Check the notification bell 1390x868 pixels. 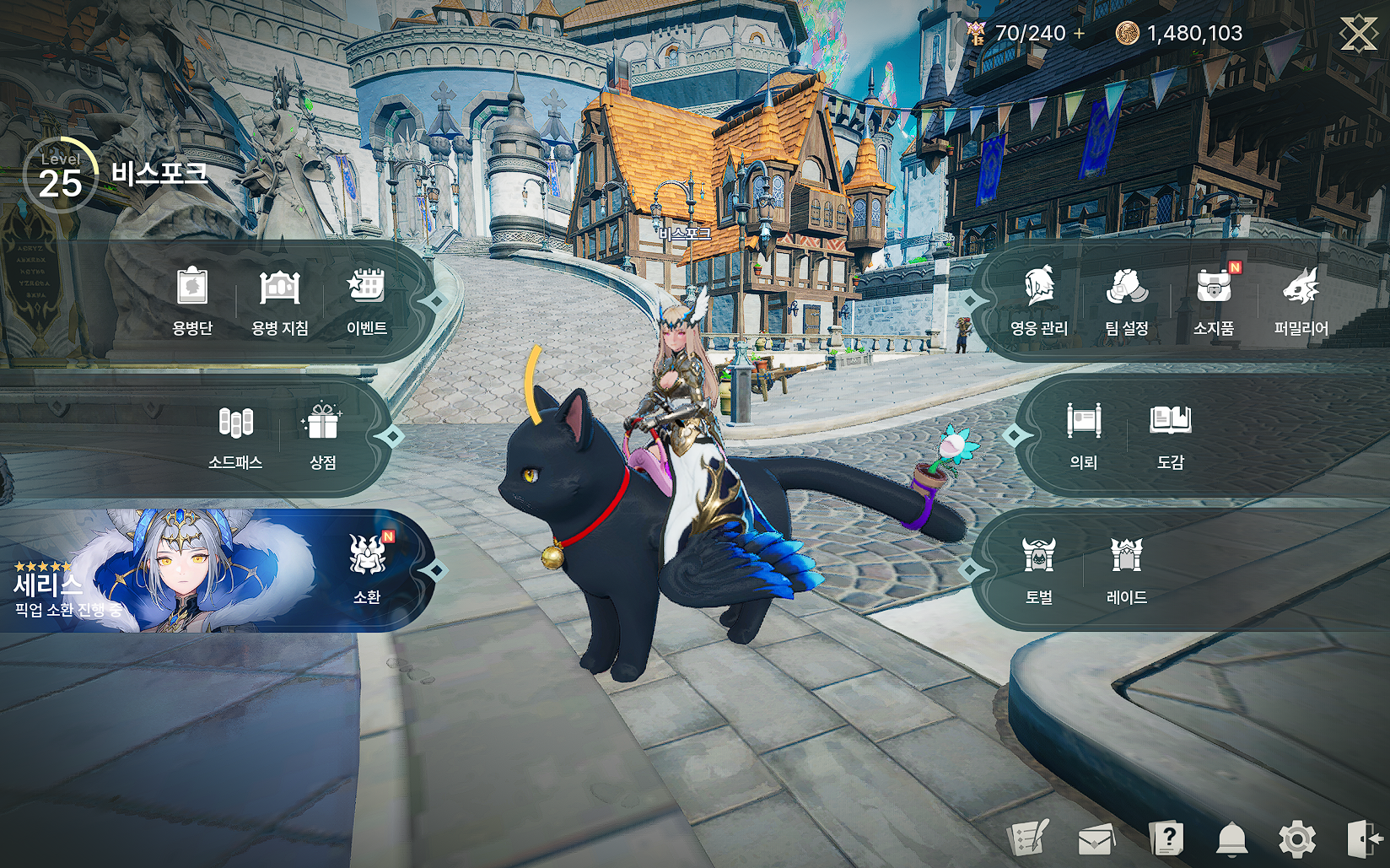pyautogui.click(x=1231, y=839)
